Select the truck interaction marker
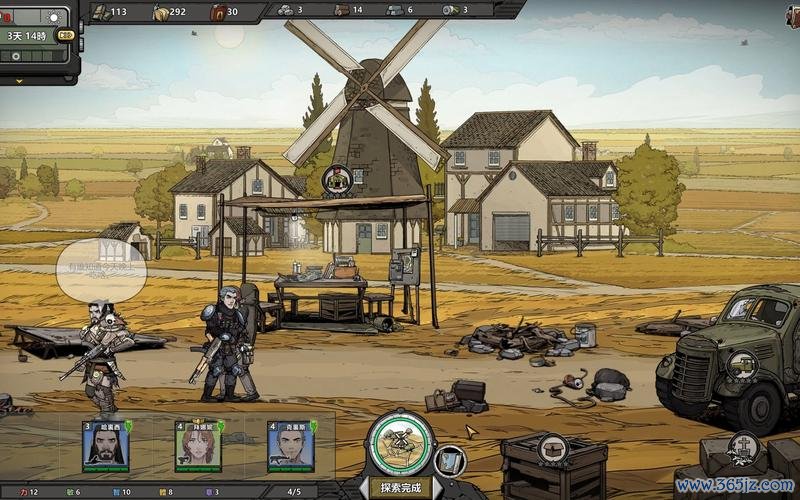Image resolution: width=800 pixels, height=500 pixels. [x=741, y=366]
